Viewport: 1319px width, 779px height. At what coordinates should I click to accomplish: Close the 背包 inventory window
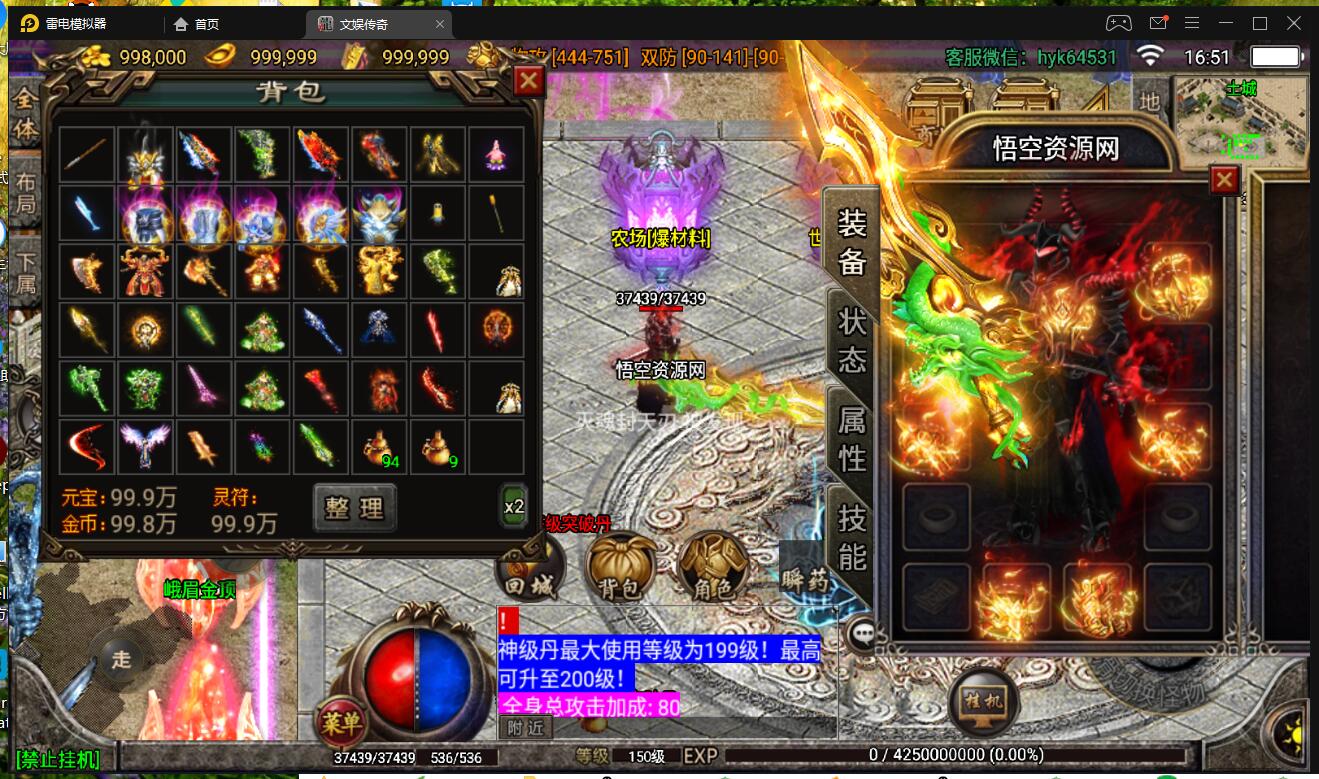[x=528, y=81]
